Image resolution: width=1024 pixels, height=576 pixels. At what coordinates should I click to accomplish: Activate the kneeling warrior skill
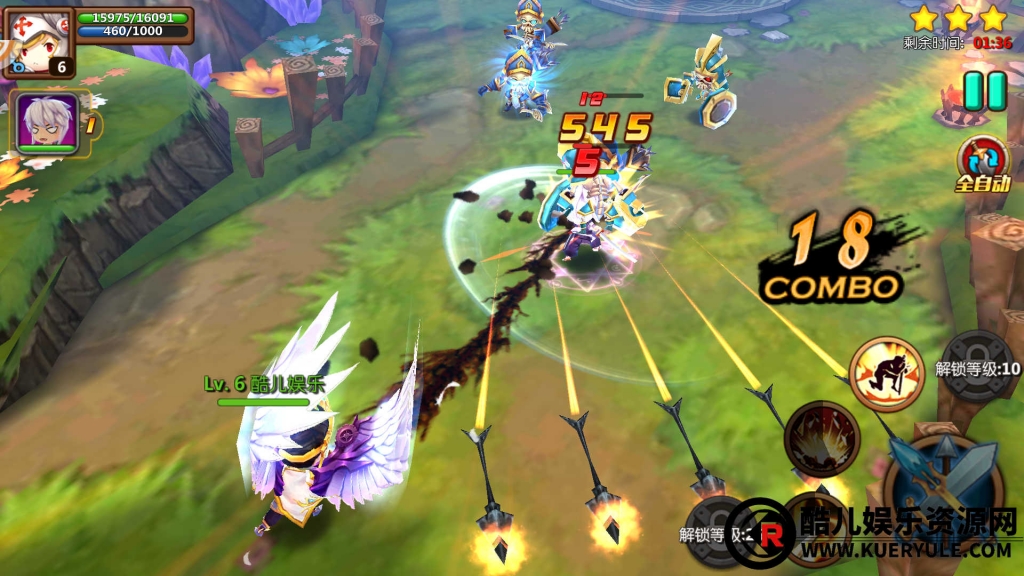(886, 374)
